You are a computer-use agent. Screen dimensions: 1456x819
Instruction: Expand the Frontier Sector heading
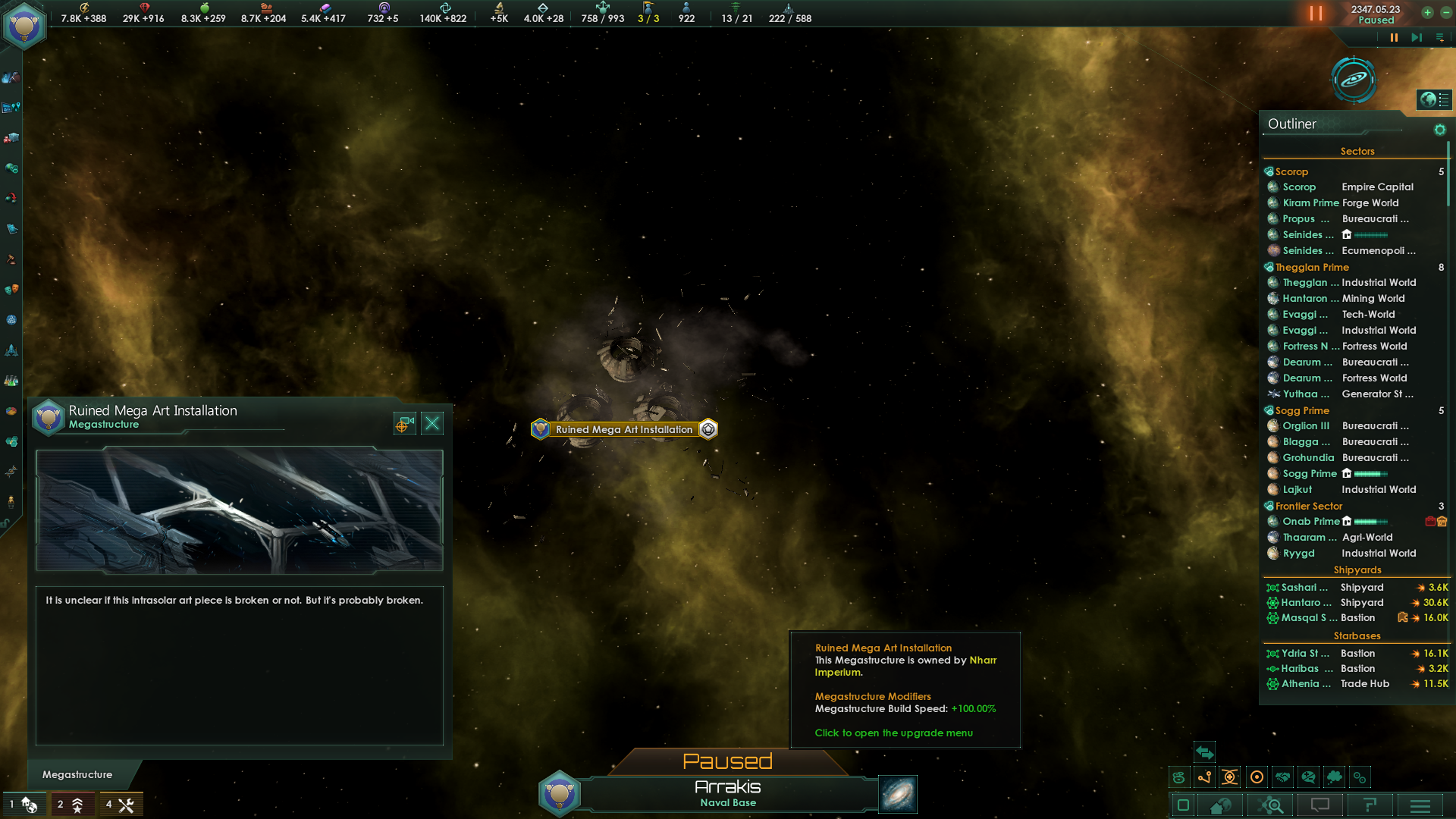(1308, 506)
